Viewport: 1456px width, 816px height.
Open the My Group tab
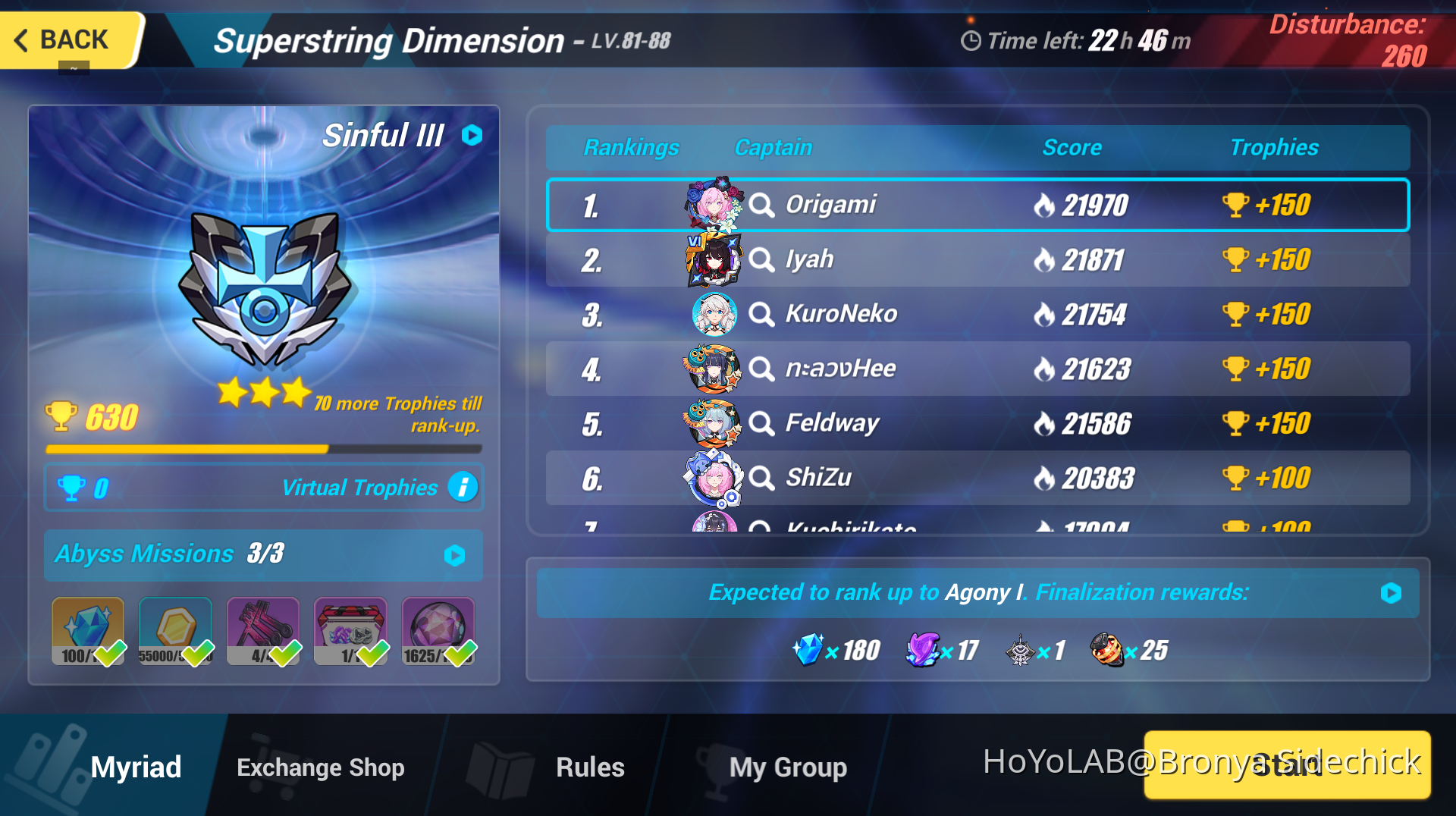(787, 767)
